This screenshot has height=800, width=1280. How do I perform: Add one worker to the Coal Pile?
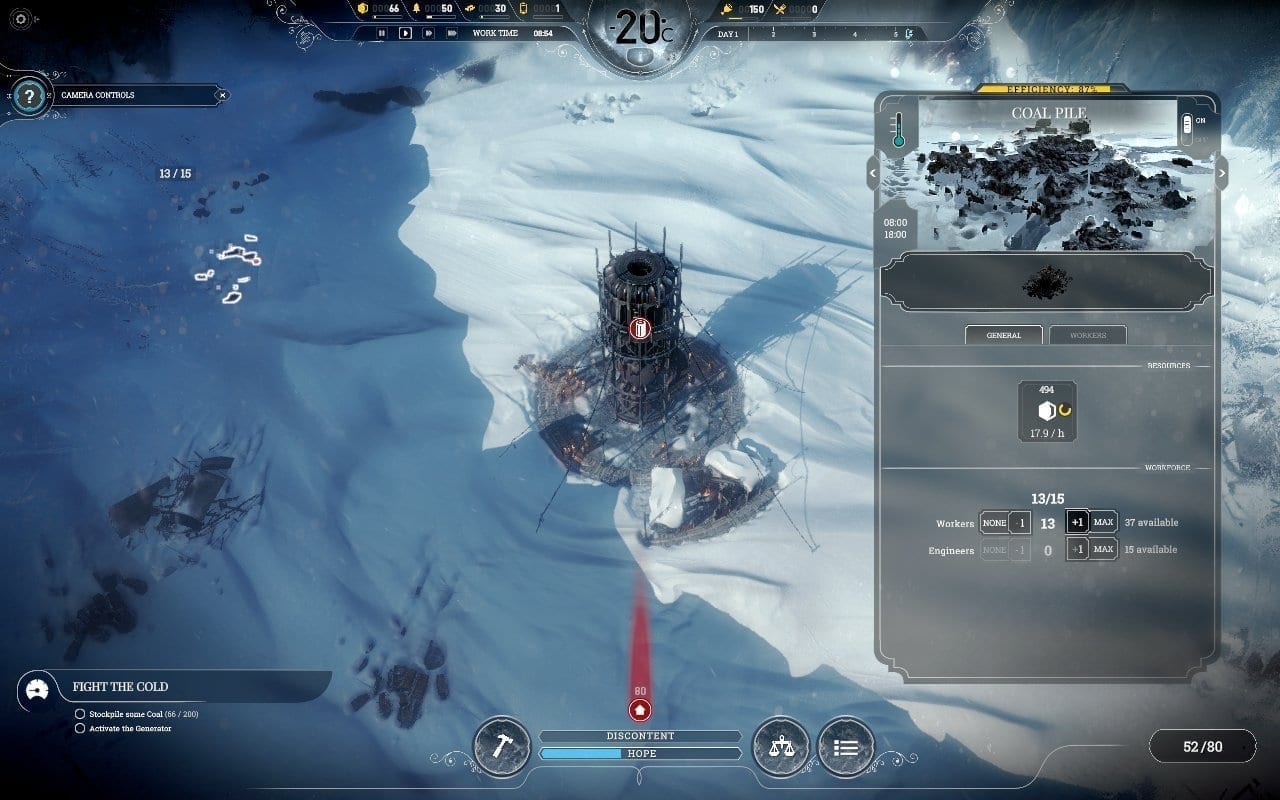(x=1077, y=523)
